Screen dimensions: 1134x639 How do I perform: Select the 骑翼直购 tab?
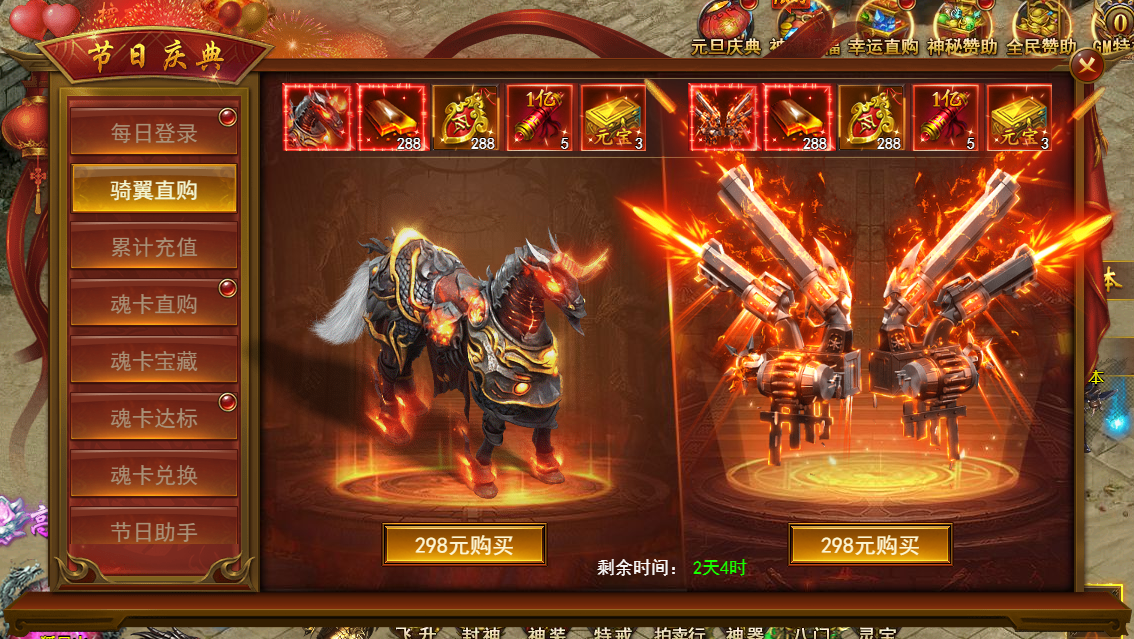coord(153,190)
